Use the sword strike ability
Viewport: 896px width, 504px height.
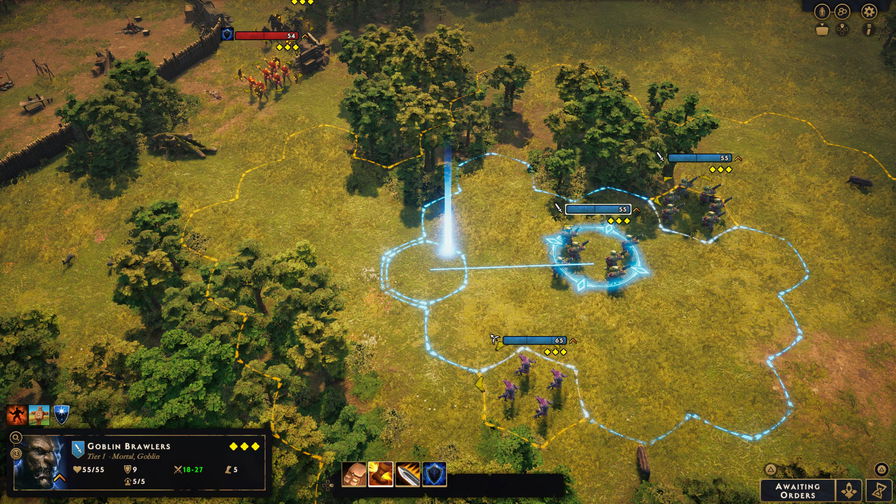tap(408, 474)
